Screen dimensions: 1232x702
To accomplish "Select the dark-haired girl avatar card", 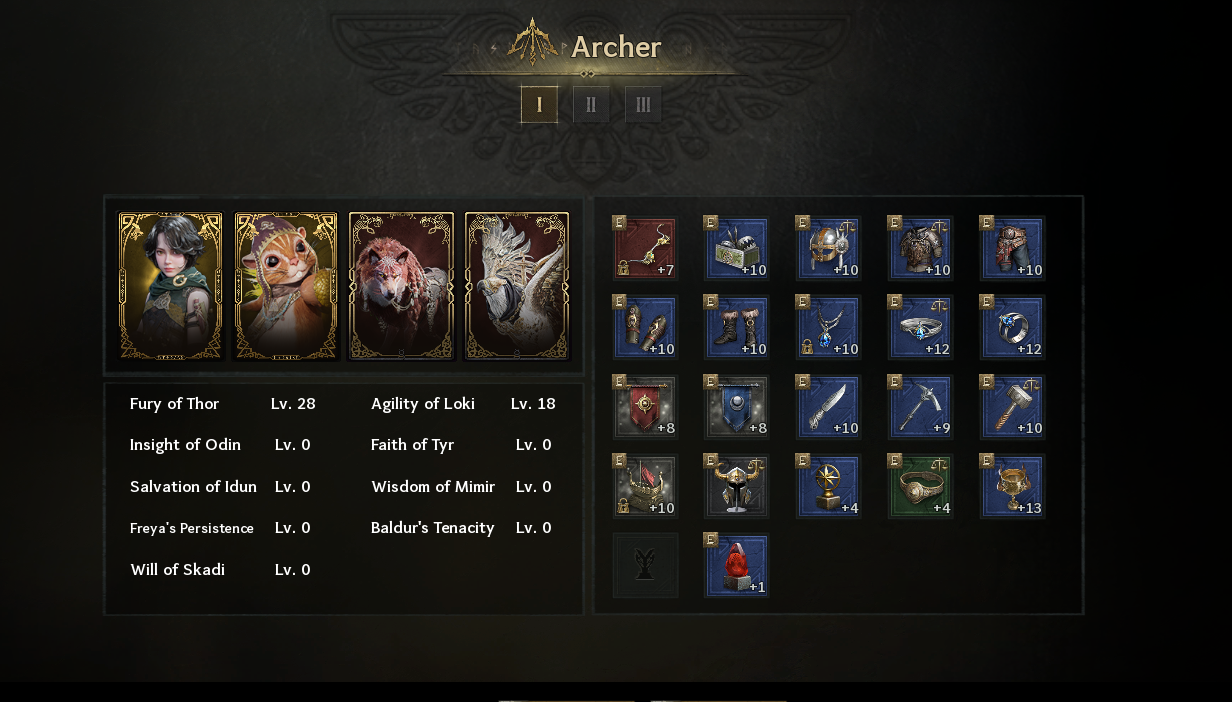I will pos(171,286).
